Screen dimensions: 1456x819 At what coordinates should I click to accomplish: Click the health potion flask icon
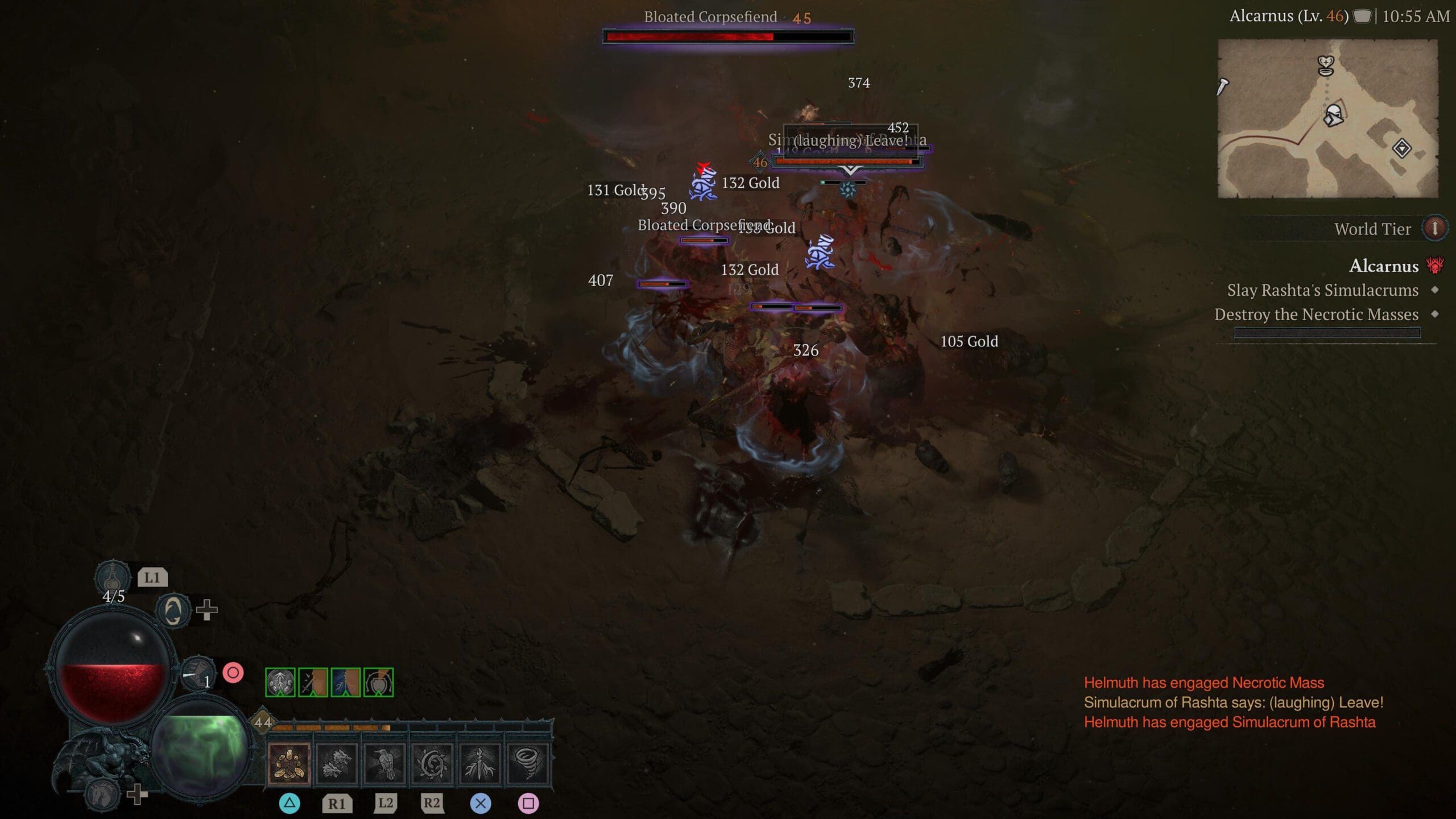click(113, 576)
